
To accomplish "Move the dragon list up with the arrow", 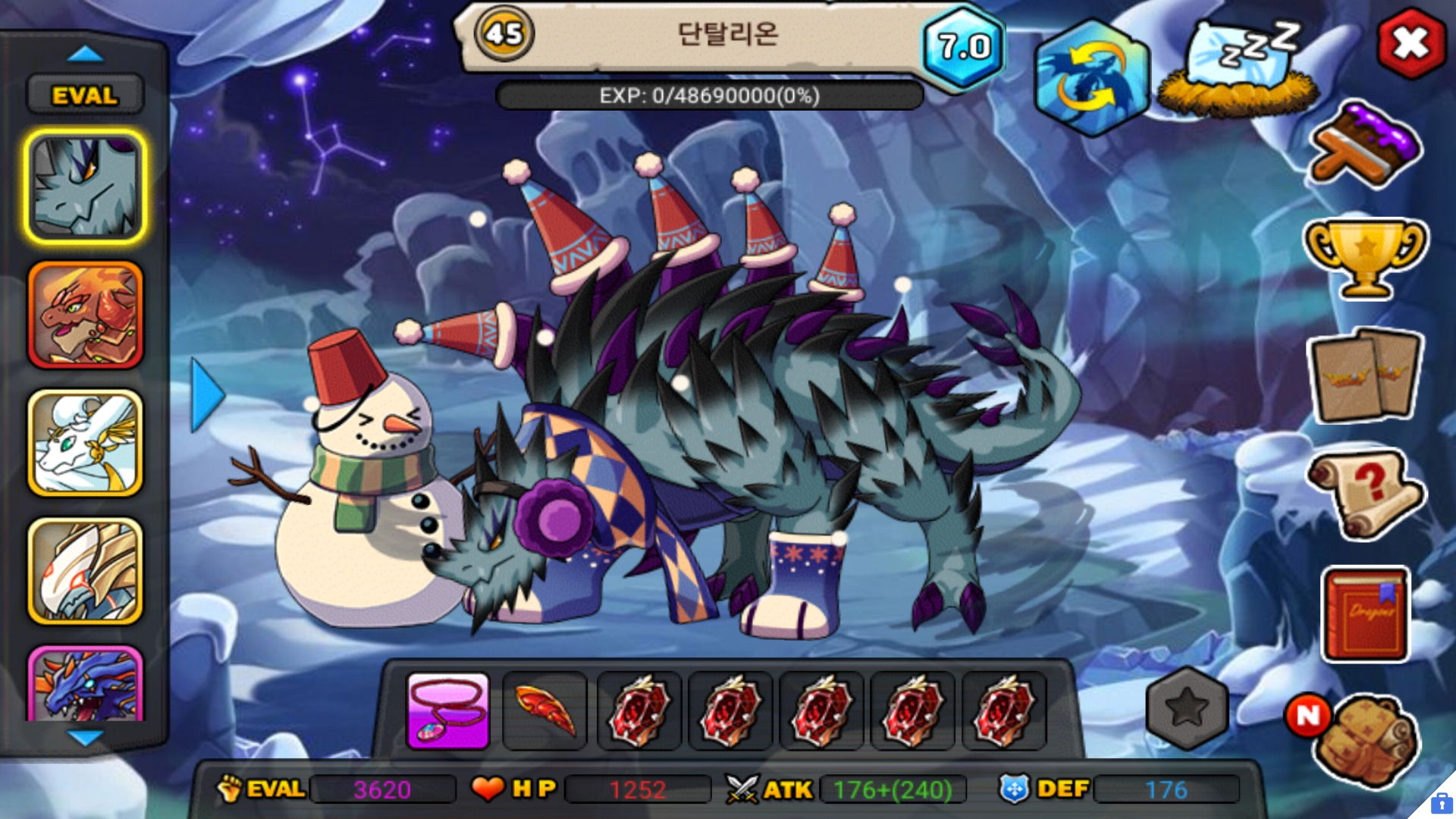I will point(85,54).
